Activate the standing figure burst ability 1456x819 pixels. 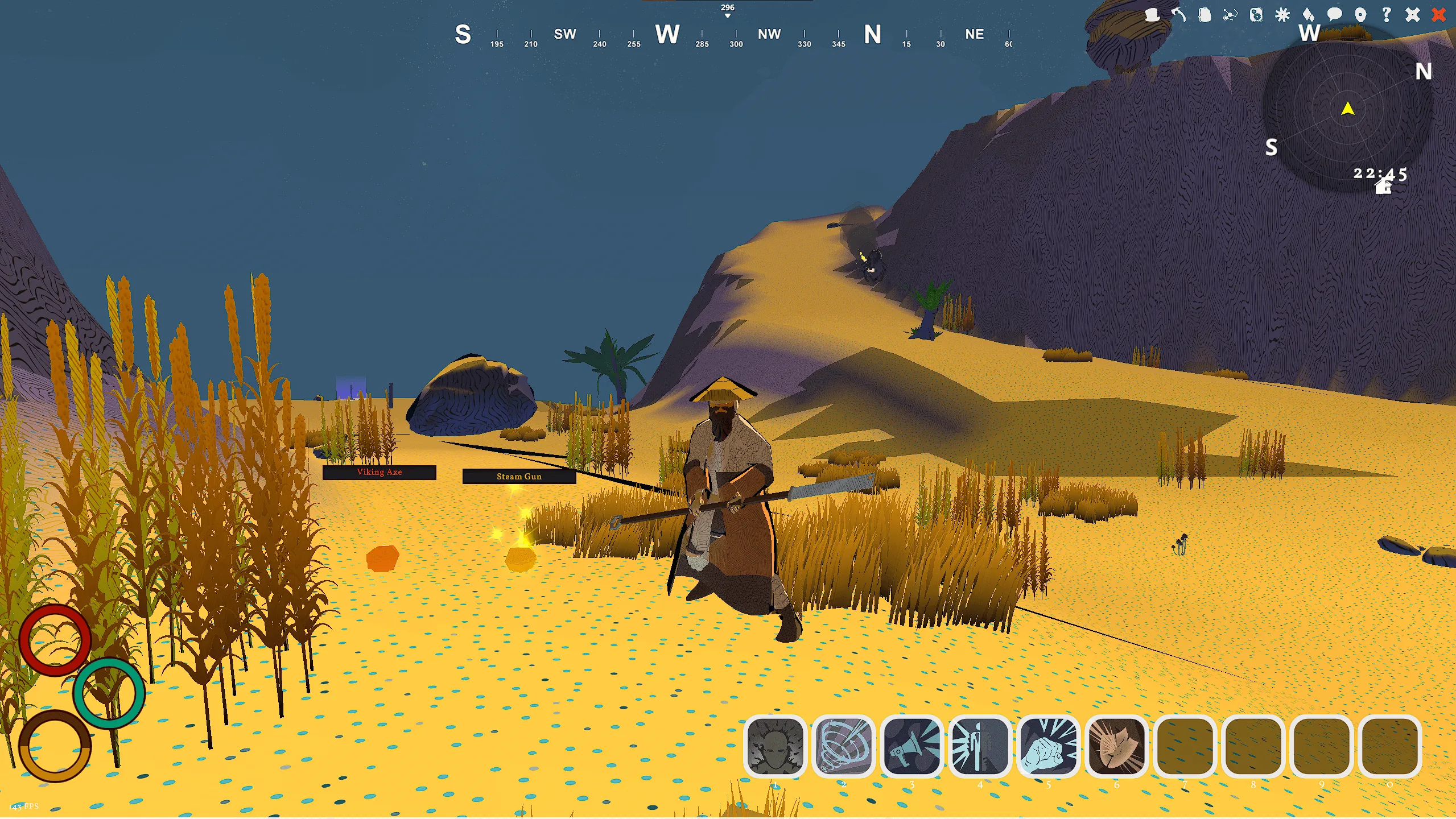[980, 746]
